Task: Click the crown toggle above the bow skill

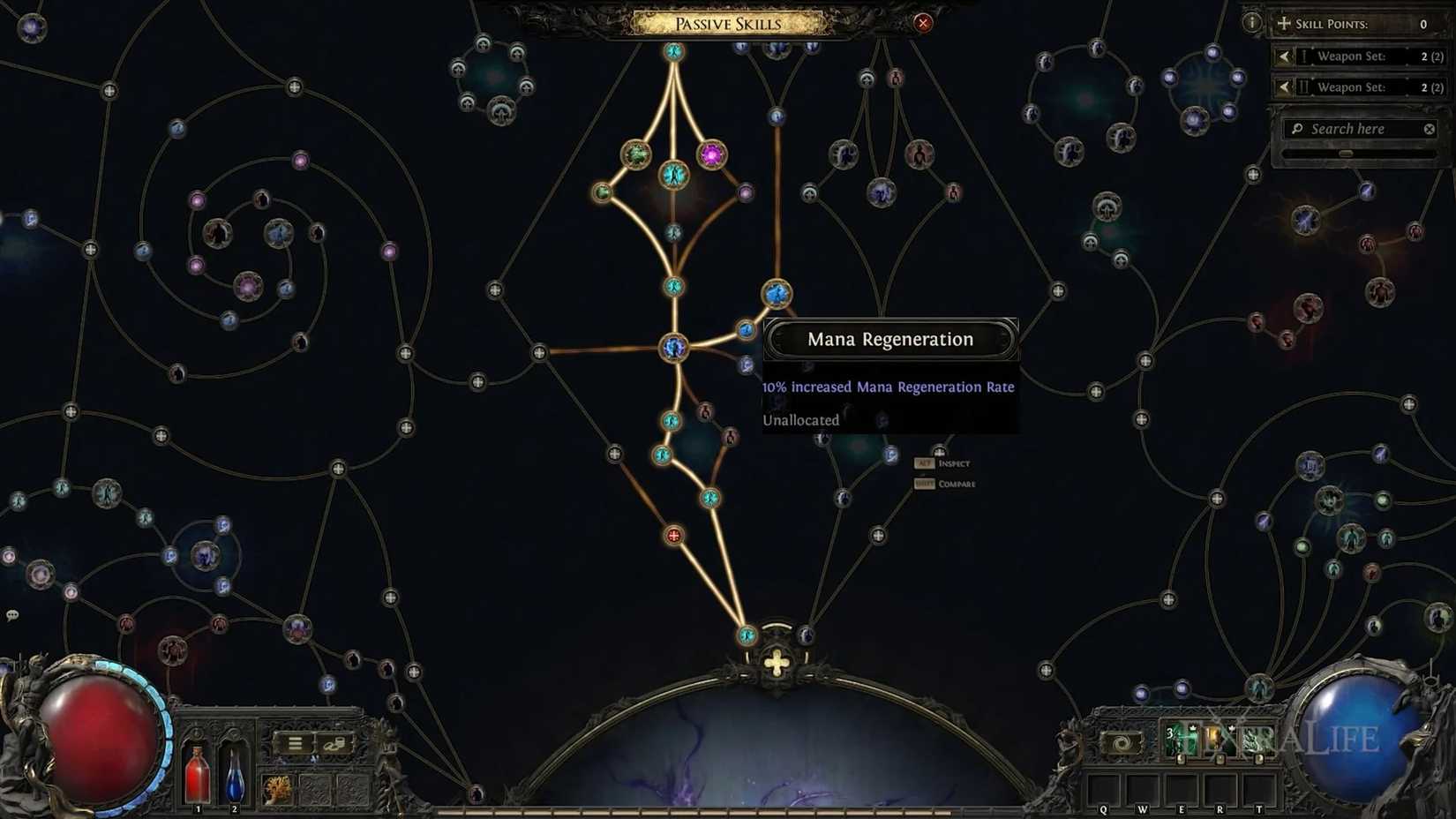Action: [x=1193, y=727]
